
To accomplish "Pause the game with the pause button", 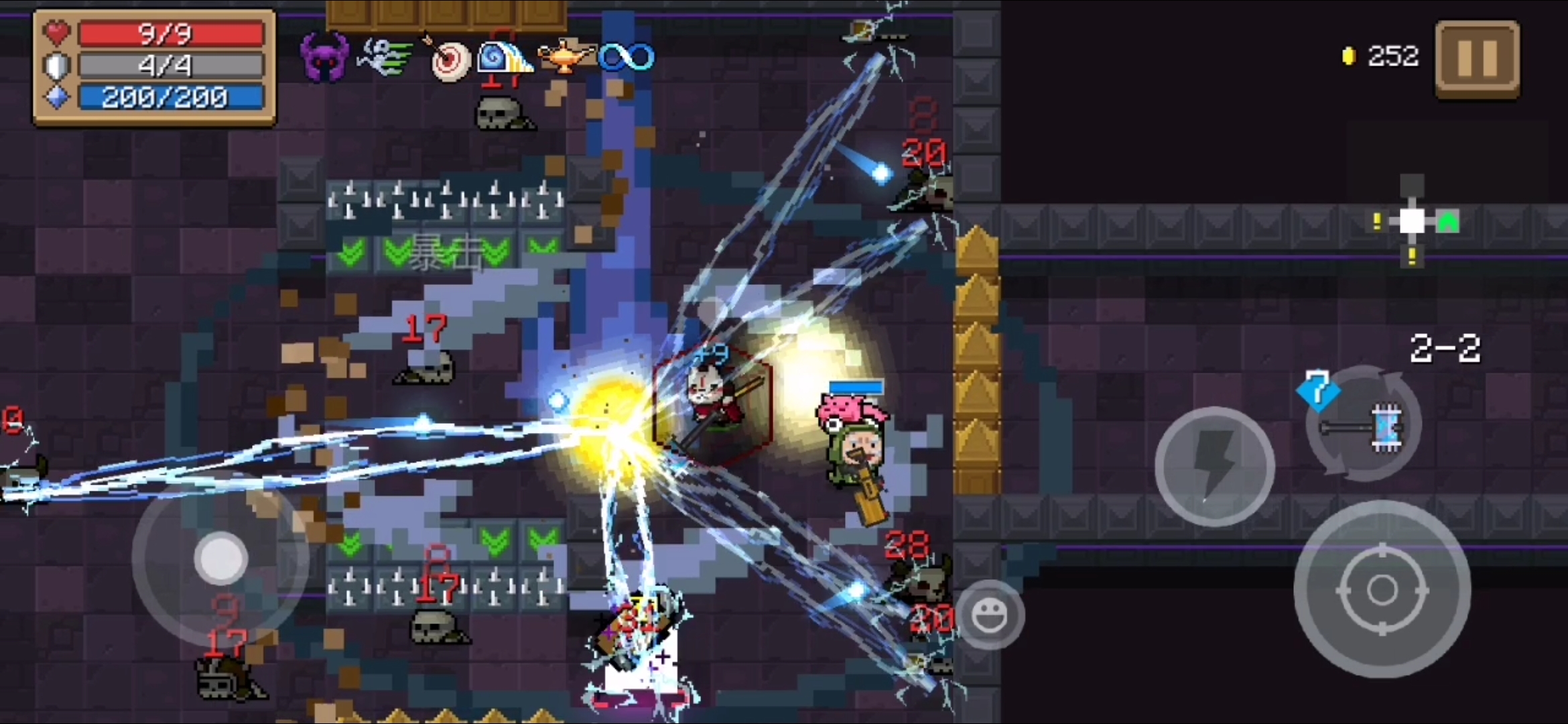I will 1477,59.
